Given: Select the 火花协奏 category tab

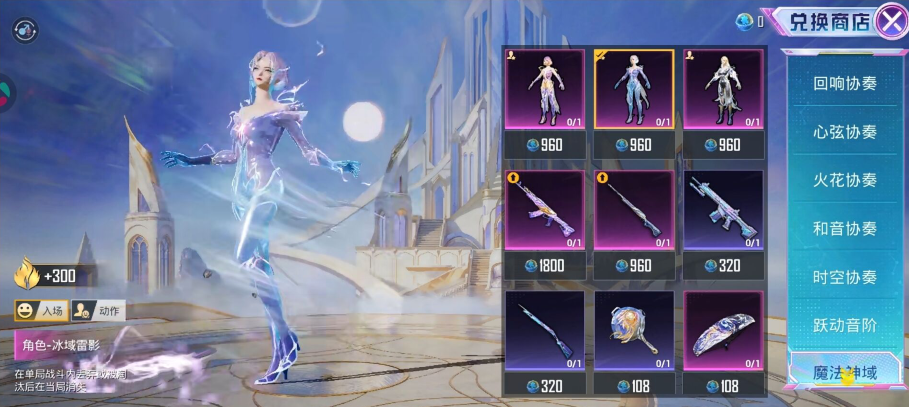Looking at the screenshot, I should point(844,180).
